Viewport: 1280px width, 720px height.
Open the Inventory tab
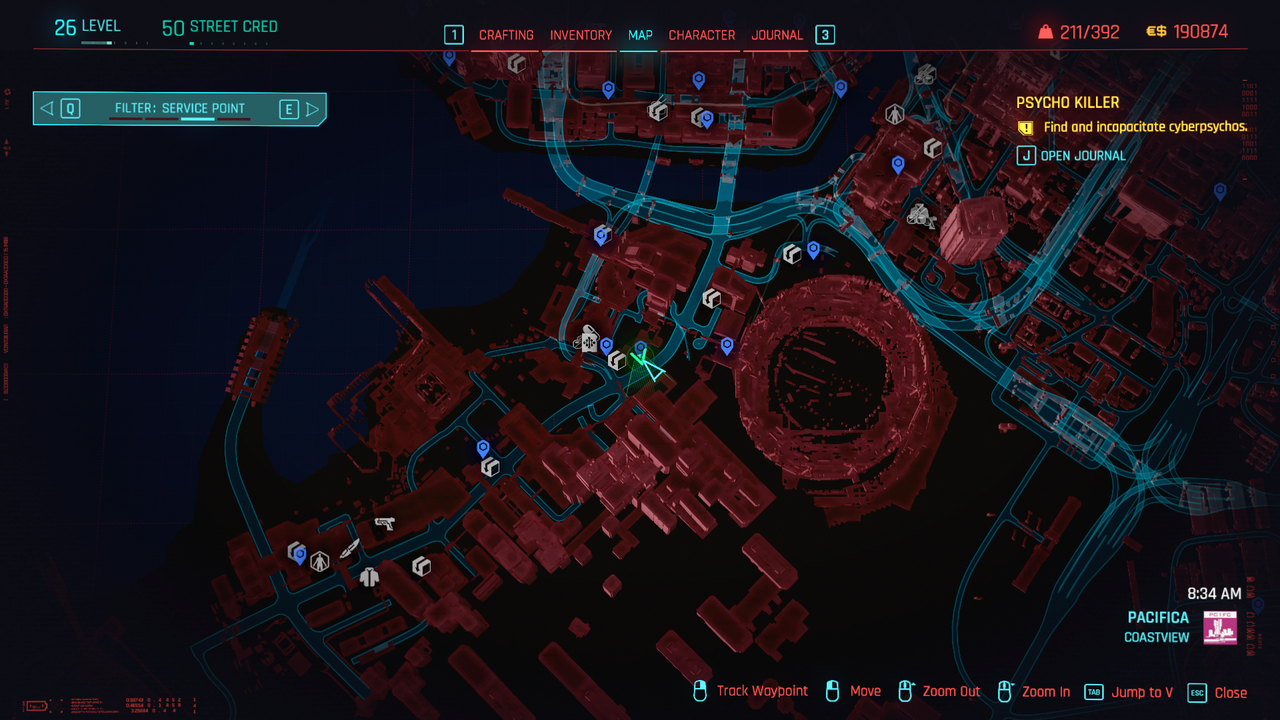(580, 35)
